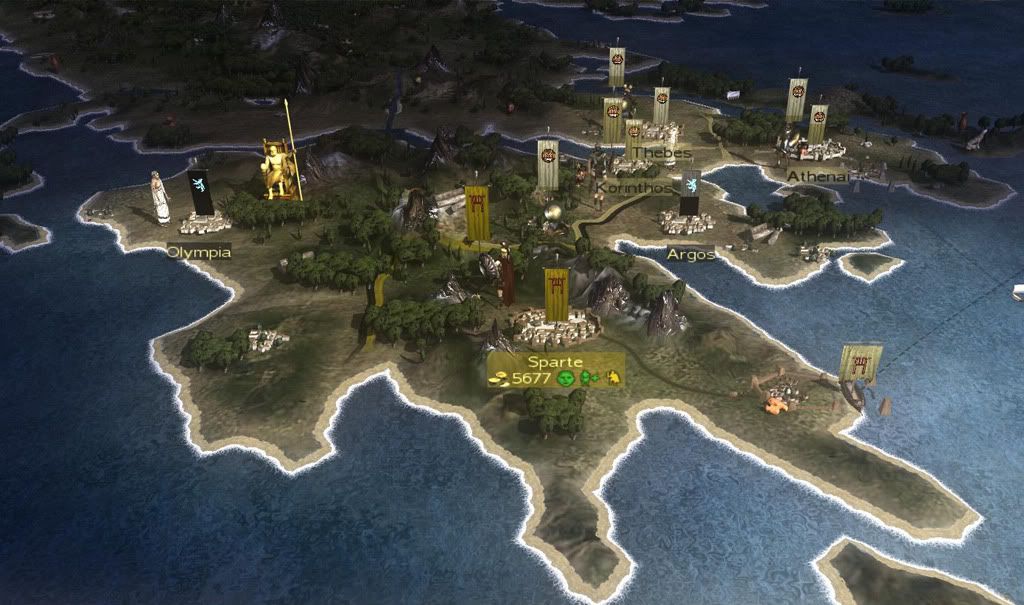Select the black banner above Olympia
This screenshot has width=1024, height=605.
coord(201,190)
